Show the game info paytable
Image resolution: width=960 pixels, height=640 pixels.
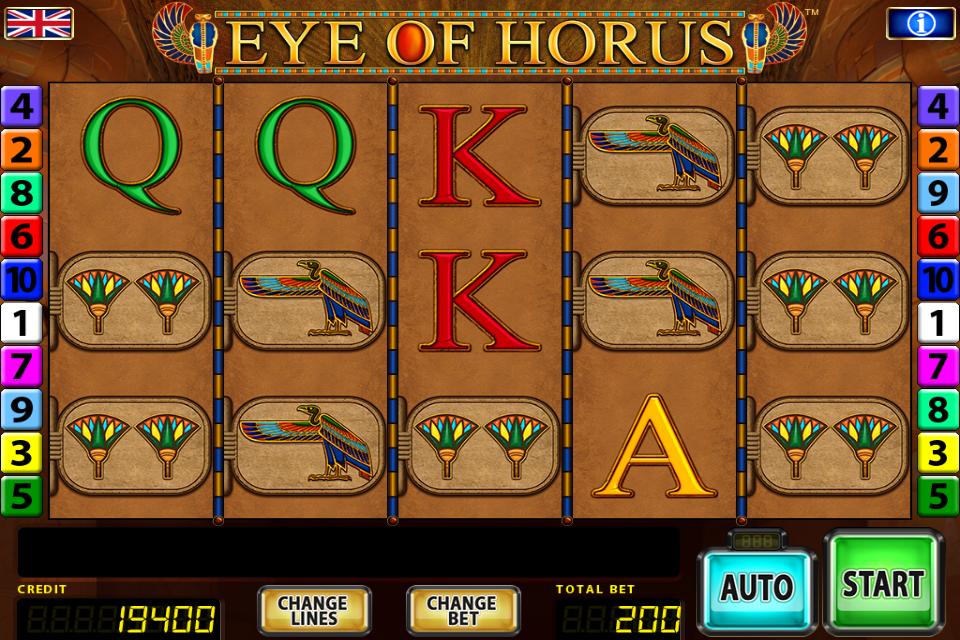pos(920,22)
